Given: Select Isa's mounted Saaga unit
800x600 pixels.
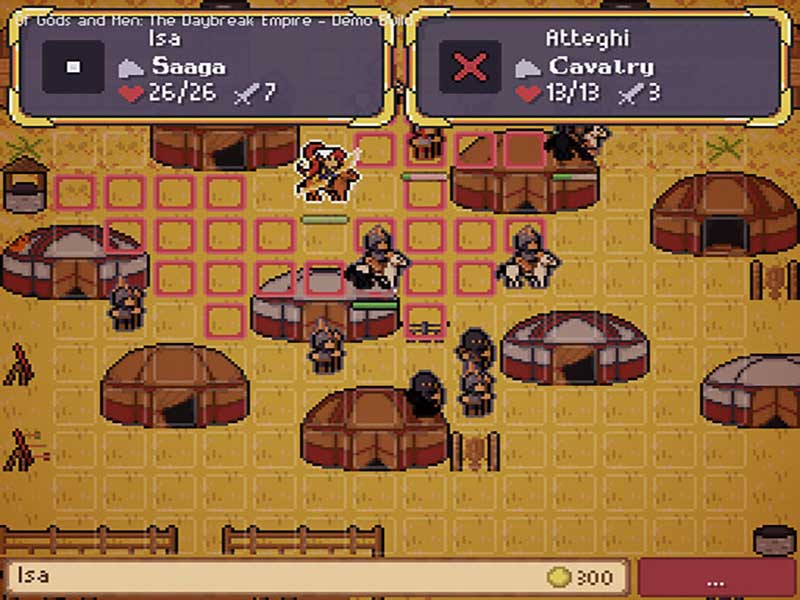Looking at the screenshot, I should (329, 172).
